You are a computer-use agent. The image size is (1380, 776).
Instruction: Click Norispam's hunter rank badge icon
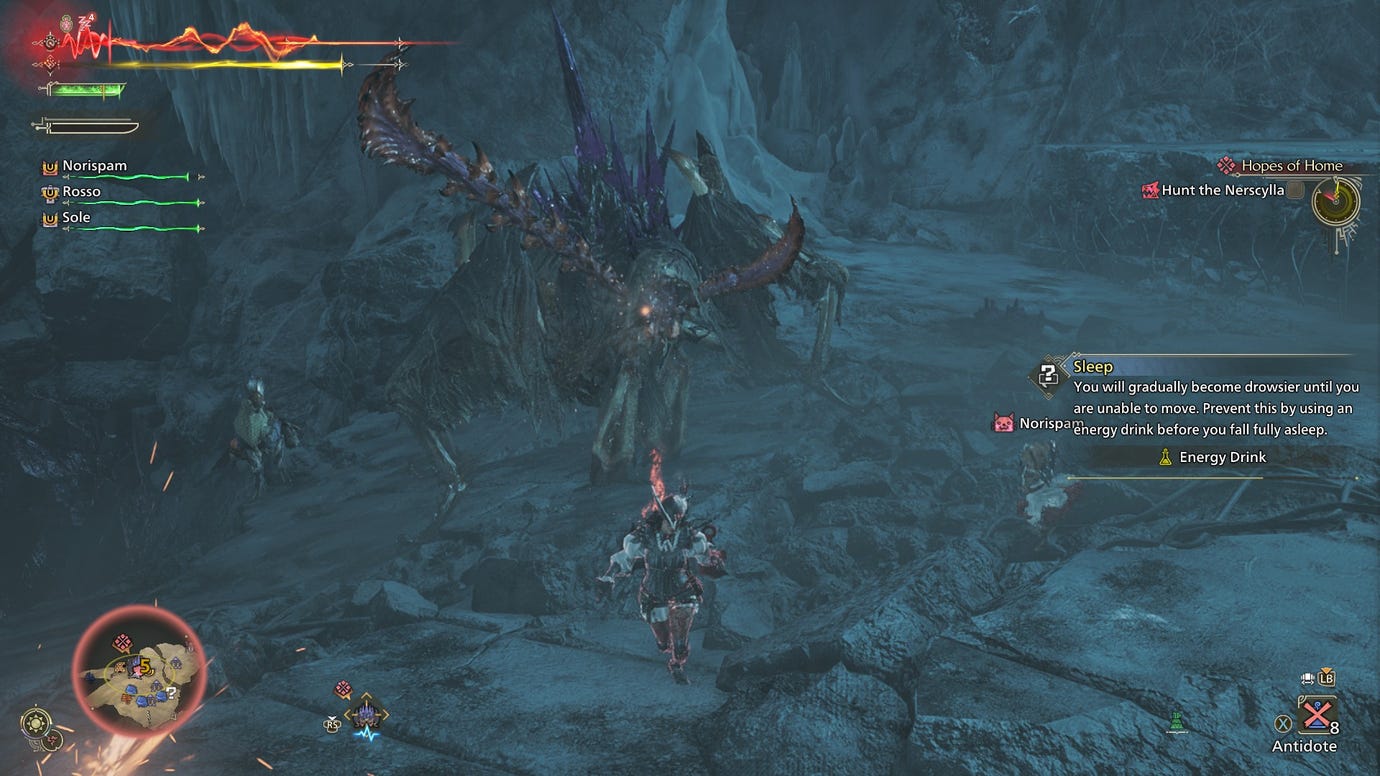(52, 165)
